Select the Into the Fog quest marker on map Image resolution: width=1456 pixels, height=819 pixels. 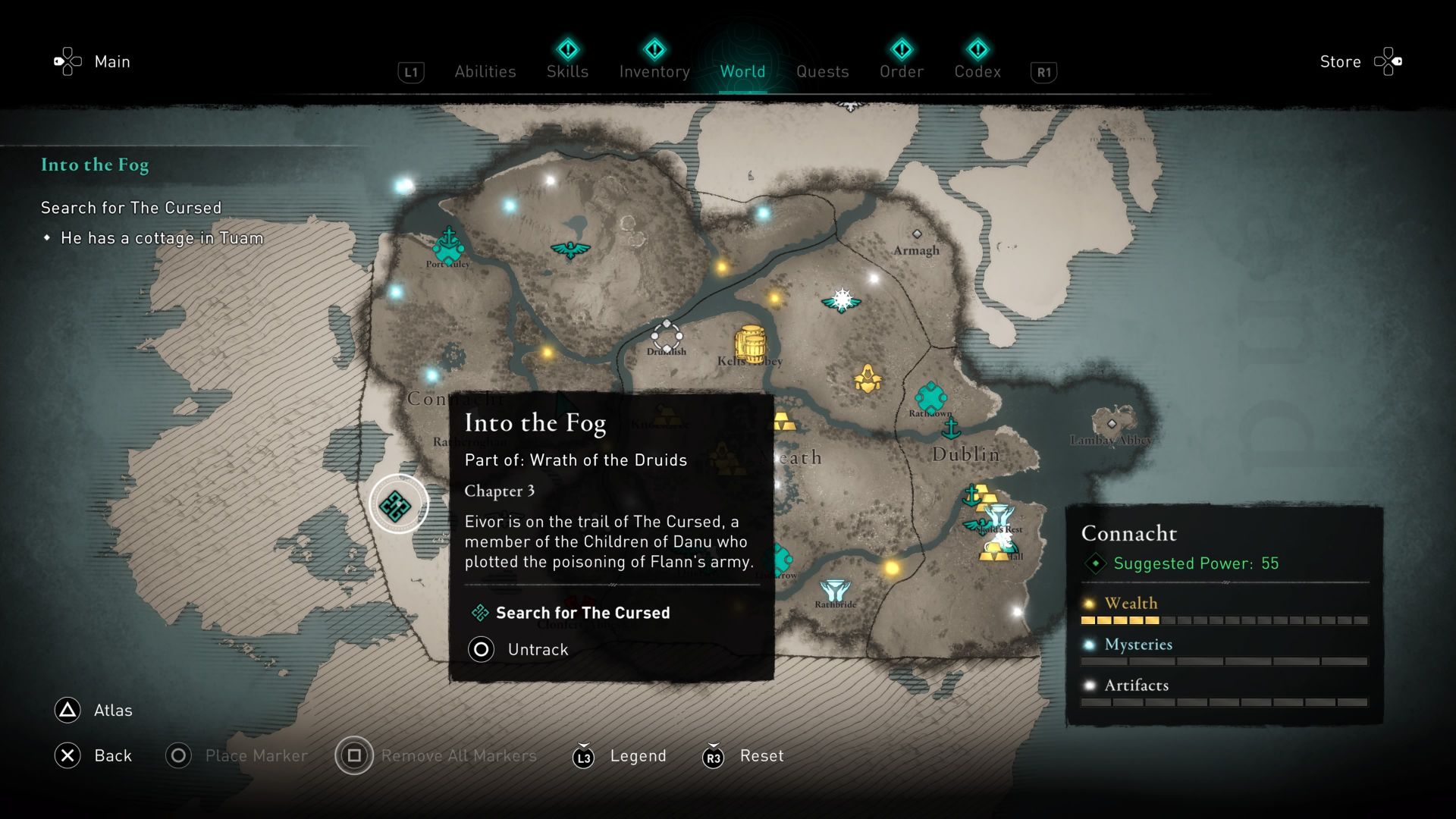pyautogui.click(x=395, y=503)
